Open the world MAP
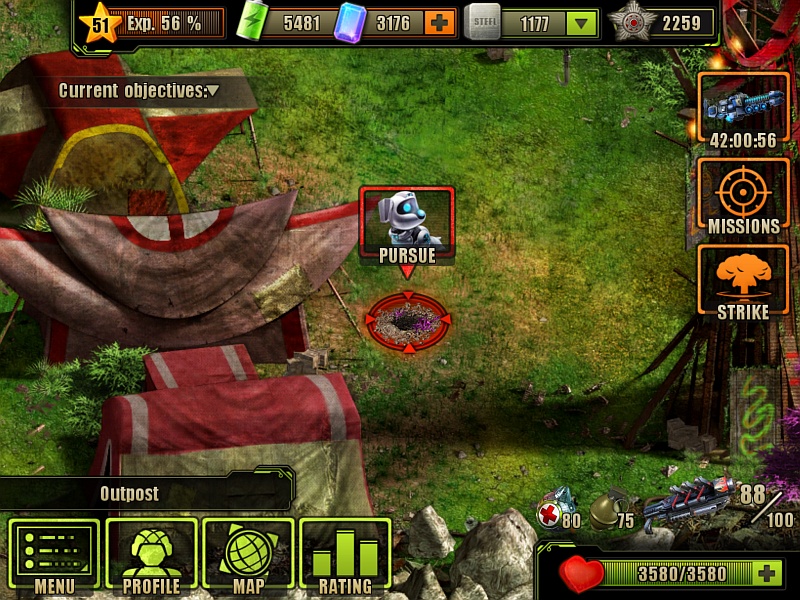The height and width of the screenshot is (600, 800). click(x=248, y=557)
